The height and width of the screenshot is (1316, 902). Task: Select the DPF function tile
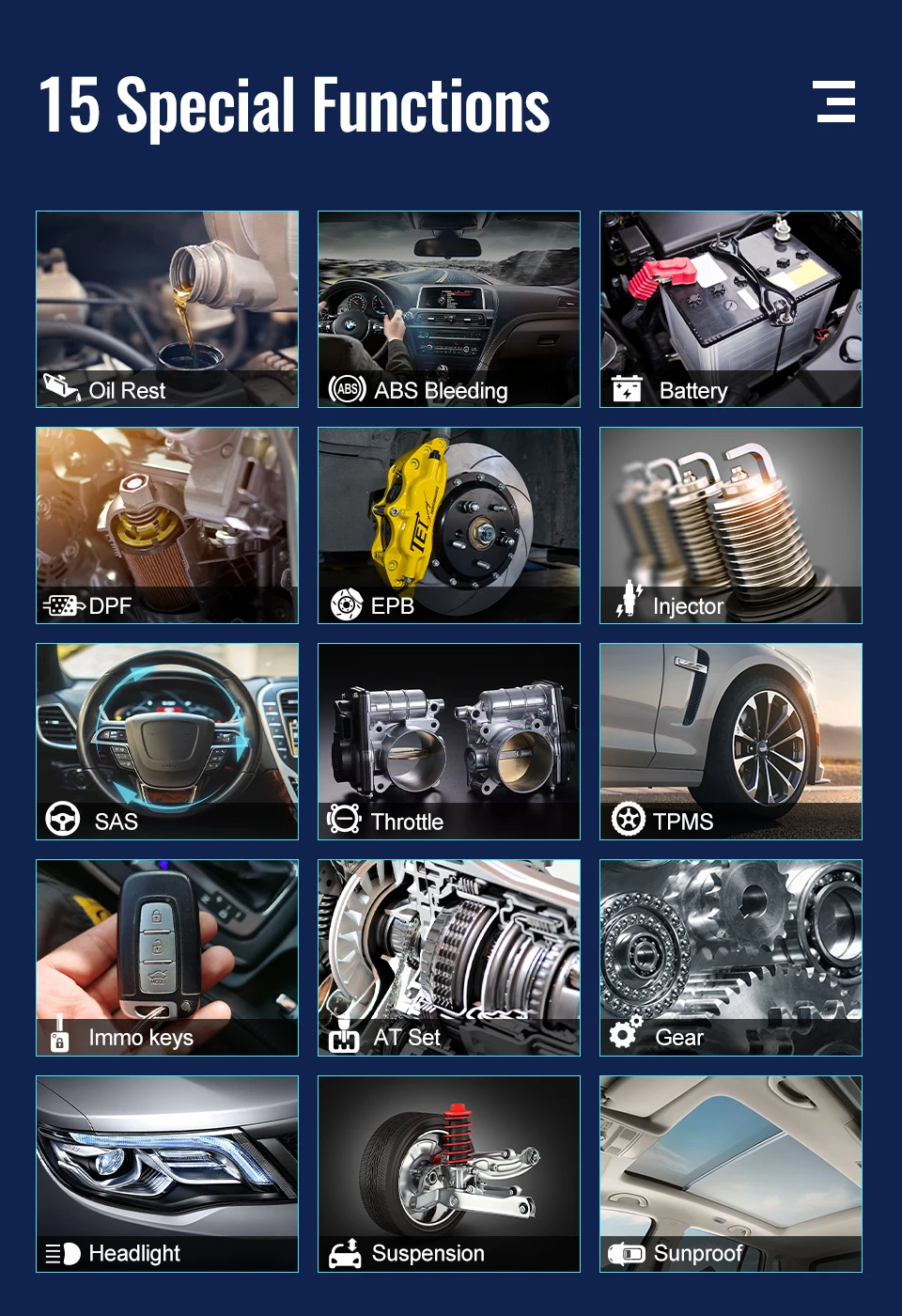[167, 525]
